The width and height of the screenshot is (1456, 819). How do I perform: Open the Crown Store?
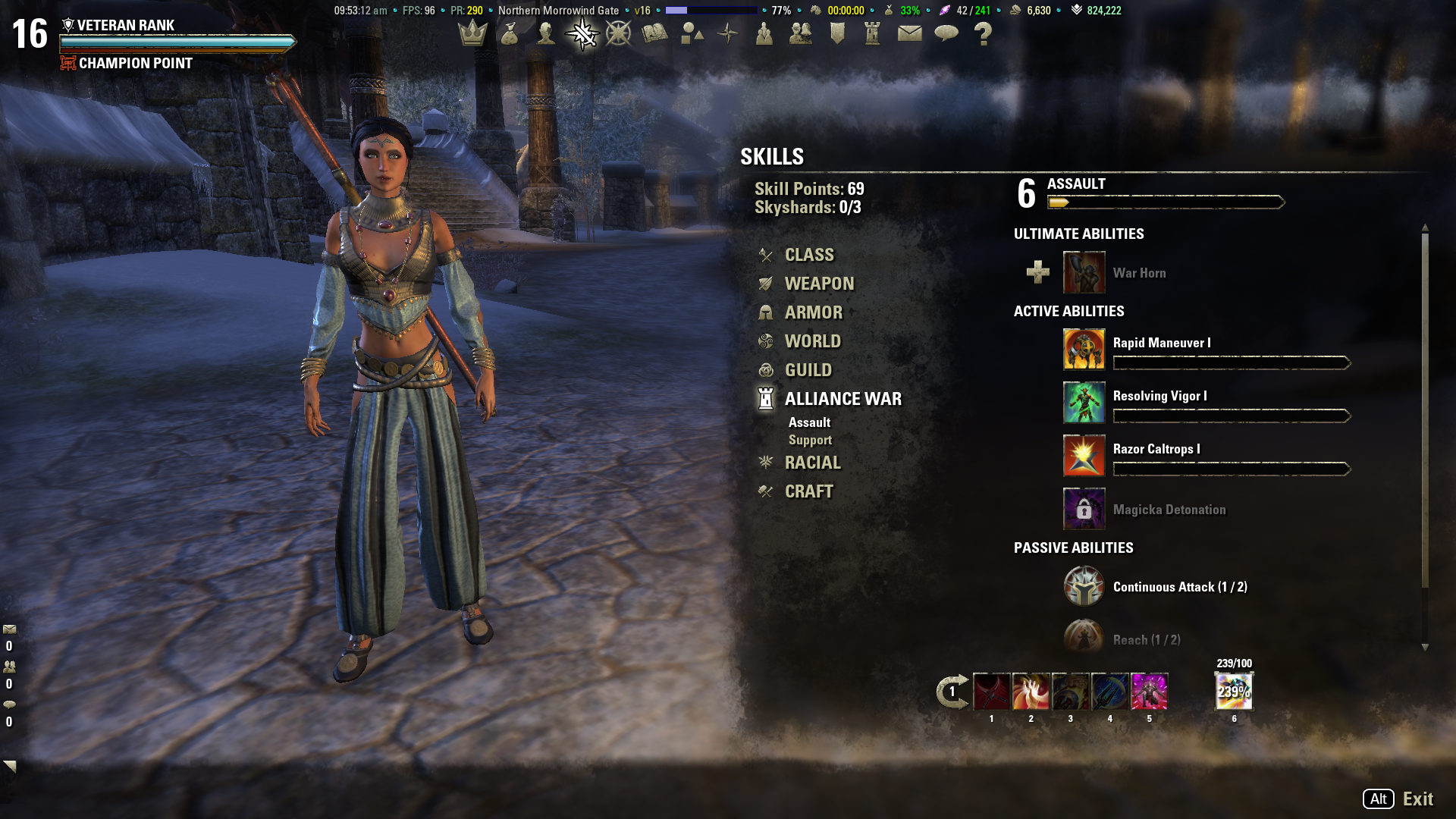click(x=474, y=34)
